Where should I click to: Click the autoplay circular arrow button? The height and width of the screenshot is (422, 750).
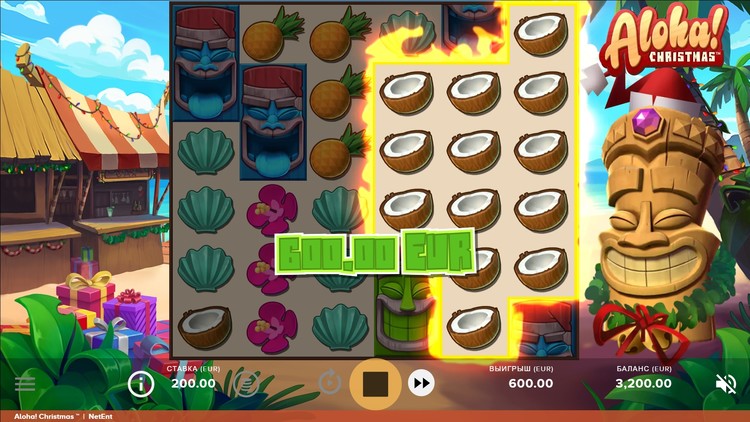pos(328,382)
